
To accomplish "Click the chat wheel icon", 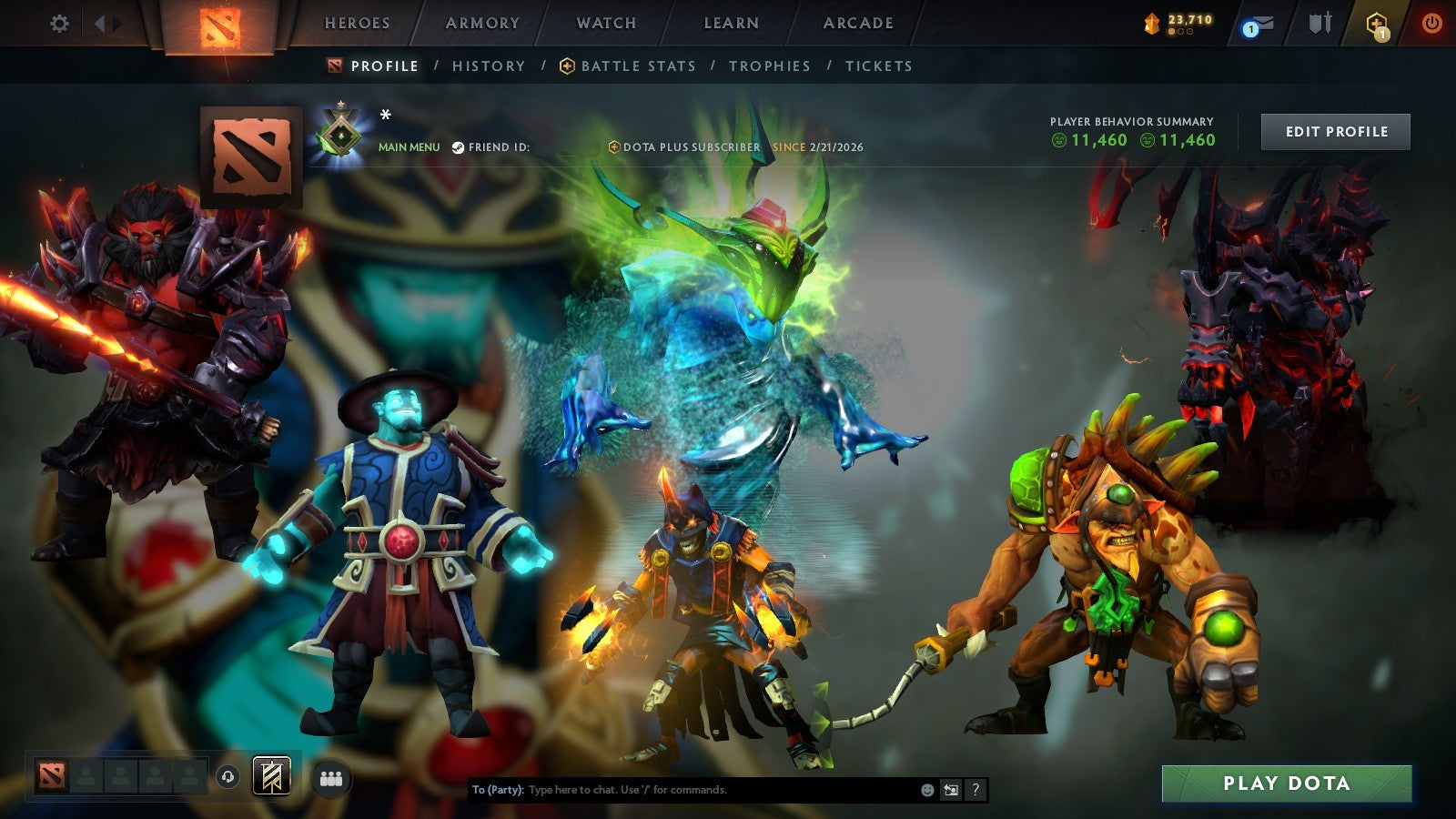I will click(949, 790).
